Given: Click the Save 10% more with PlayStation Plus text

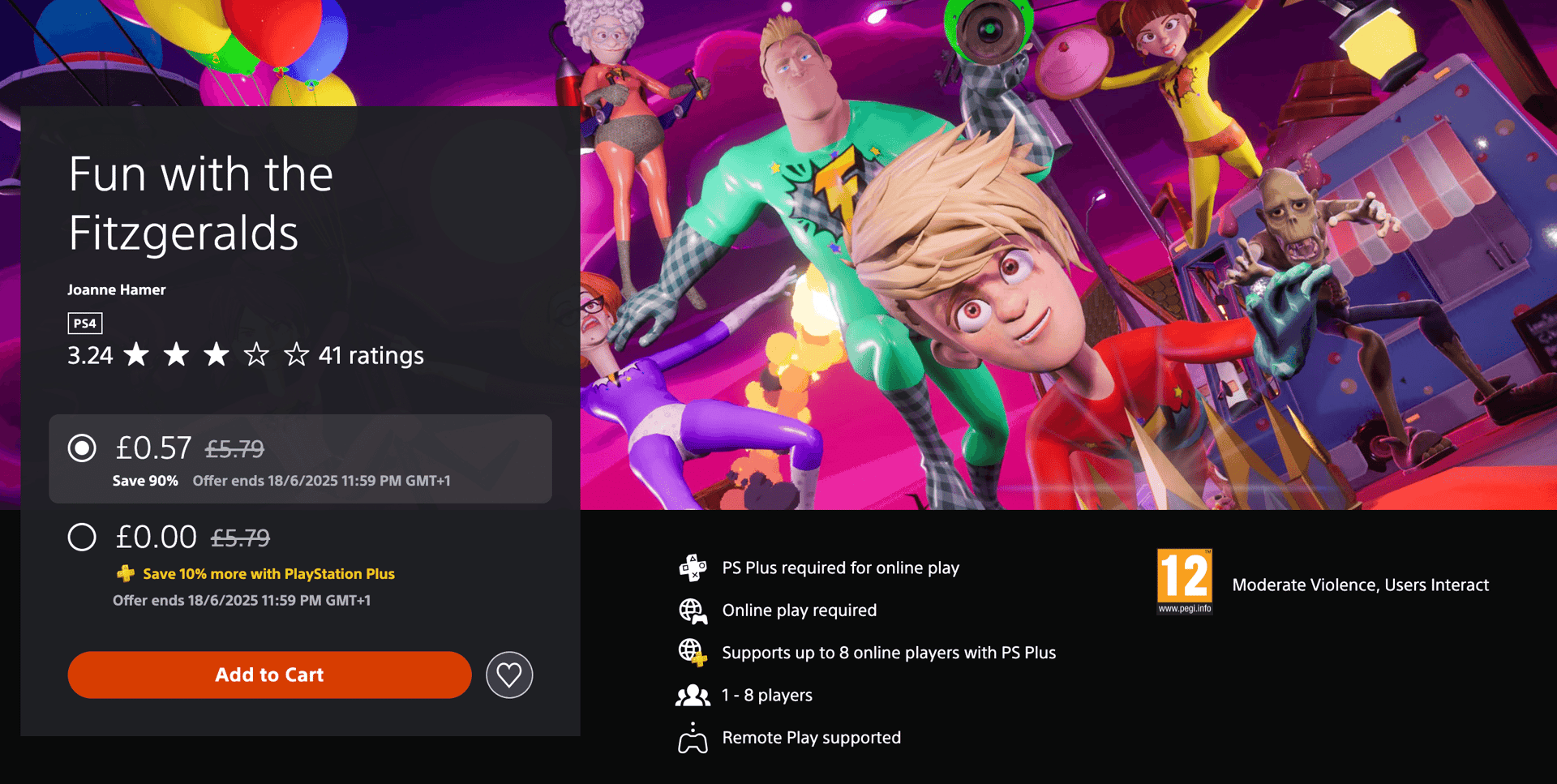Looking at the screenshot, I should tap(268, 573).
